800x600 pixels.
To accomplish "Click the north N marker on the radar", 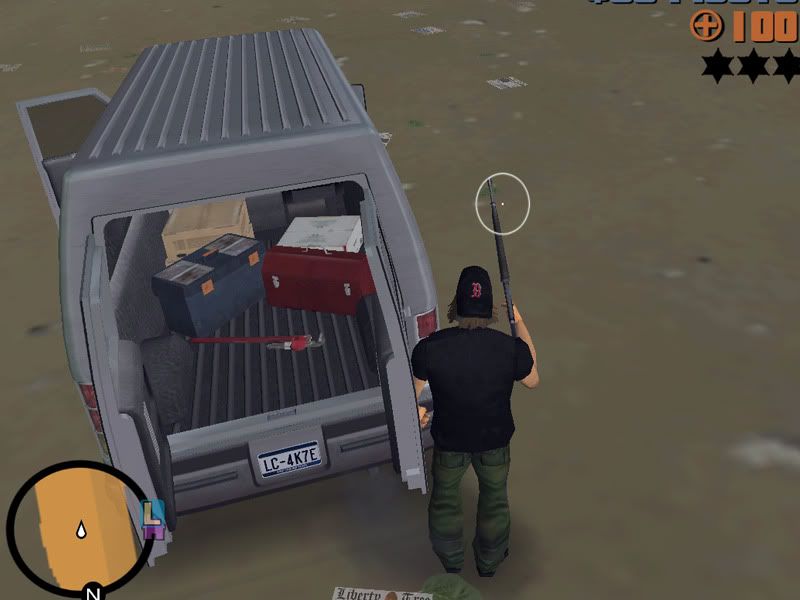I will 92,590.
